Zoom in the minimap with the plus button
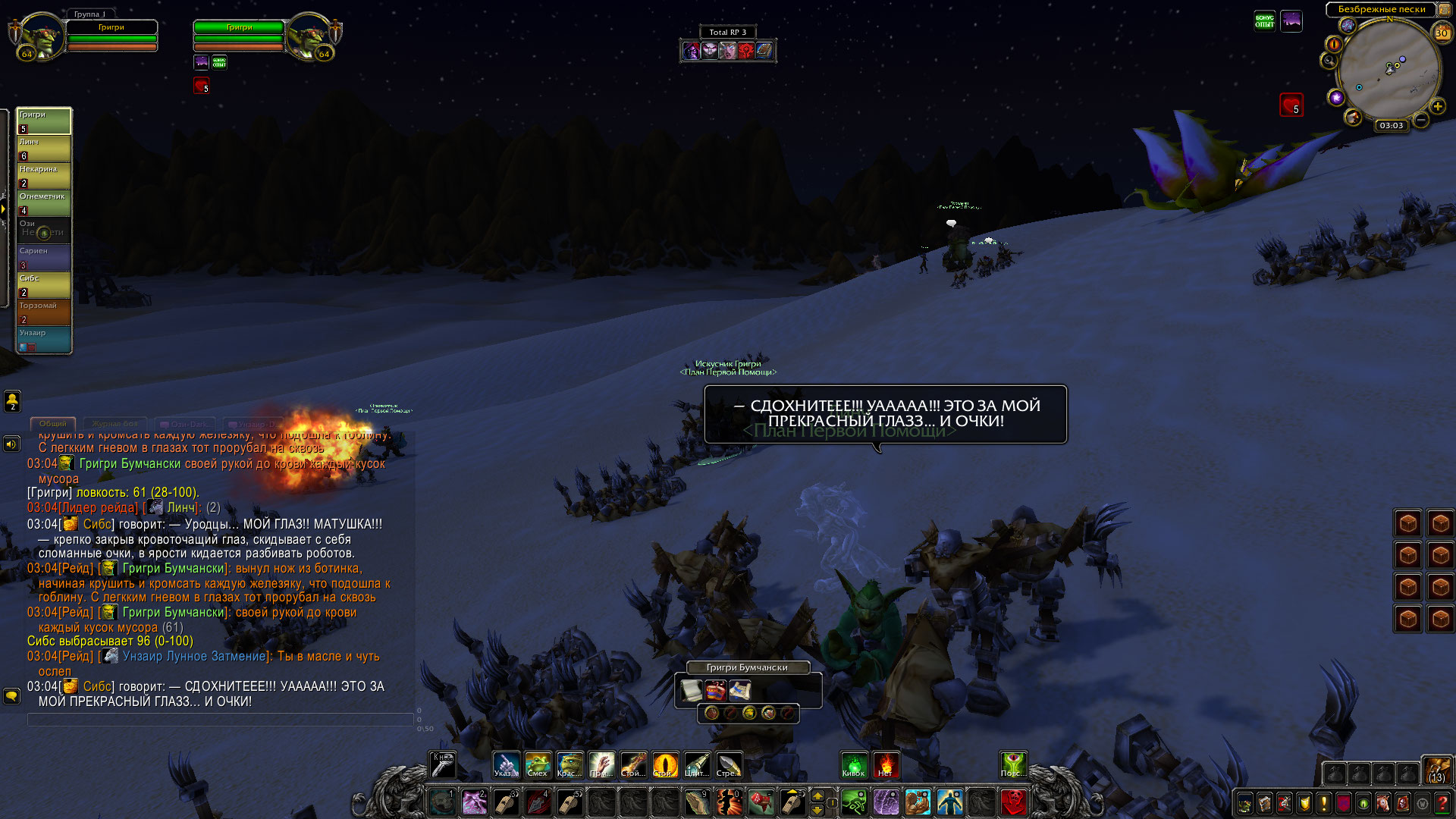1456x819 pixels. click(1438, 106)
